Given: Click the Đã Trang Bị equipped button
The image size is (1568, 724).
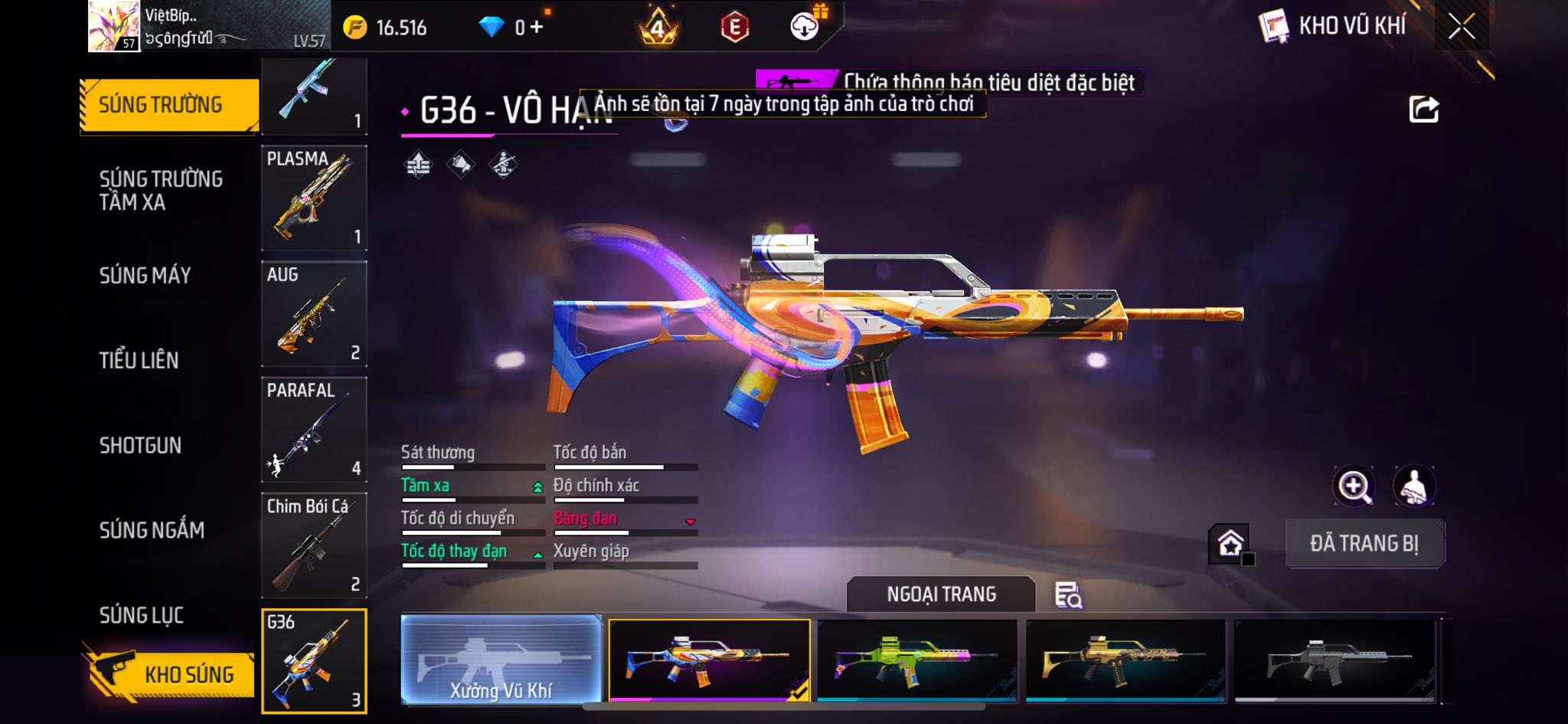Looking at the screenshot, I should point(1364,543).
